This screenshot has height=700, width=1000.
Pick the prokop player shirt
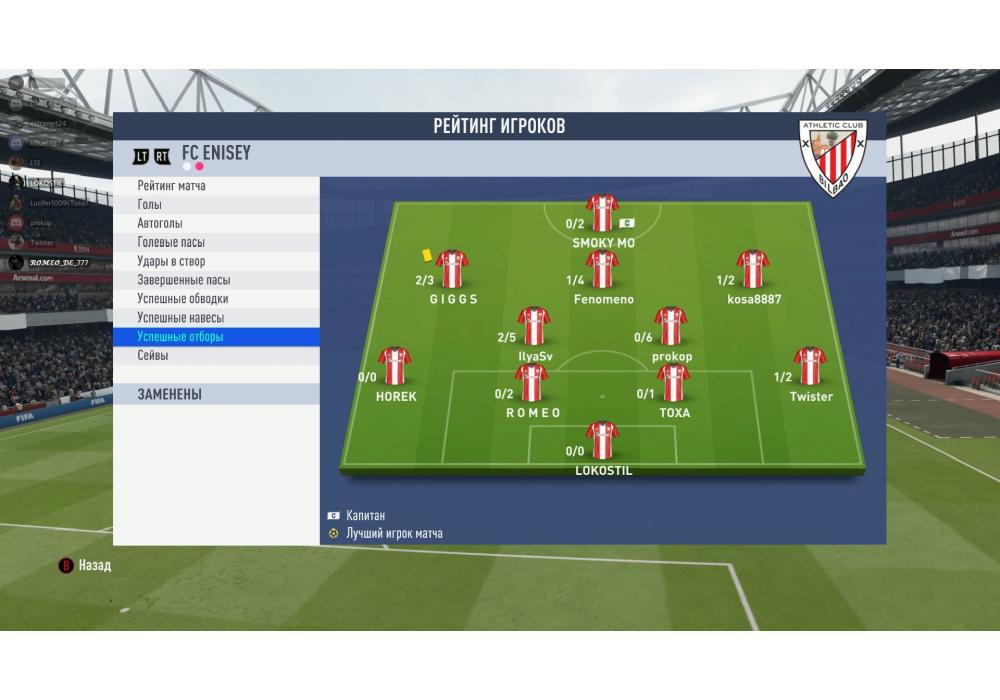671,326
